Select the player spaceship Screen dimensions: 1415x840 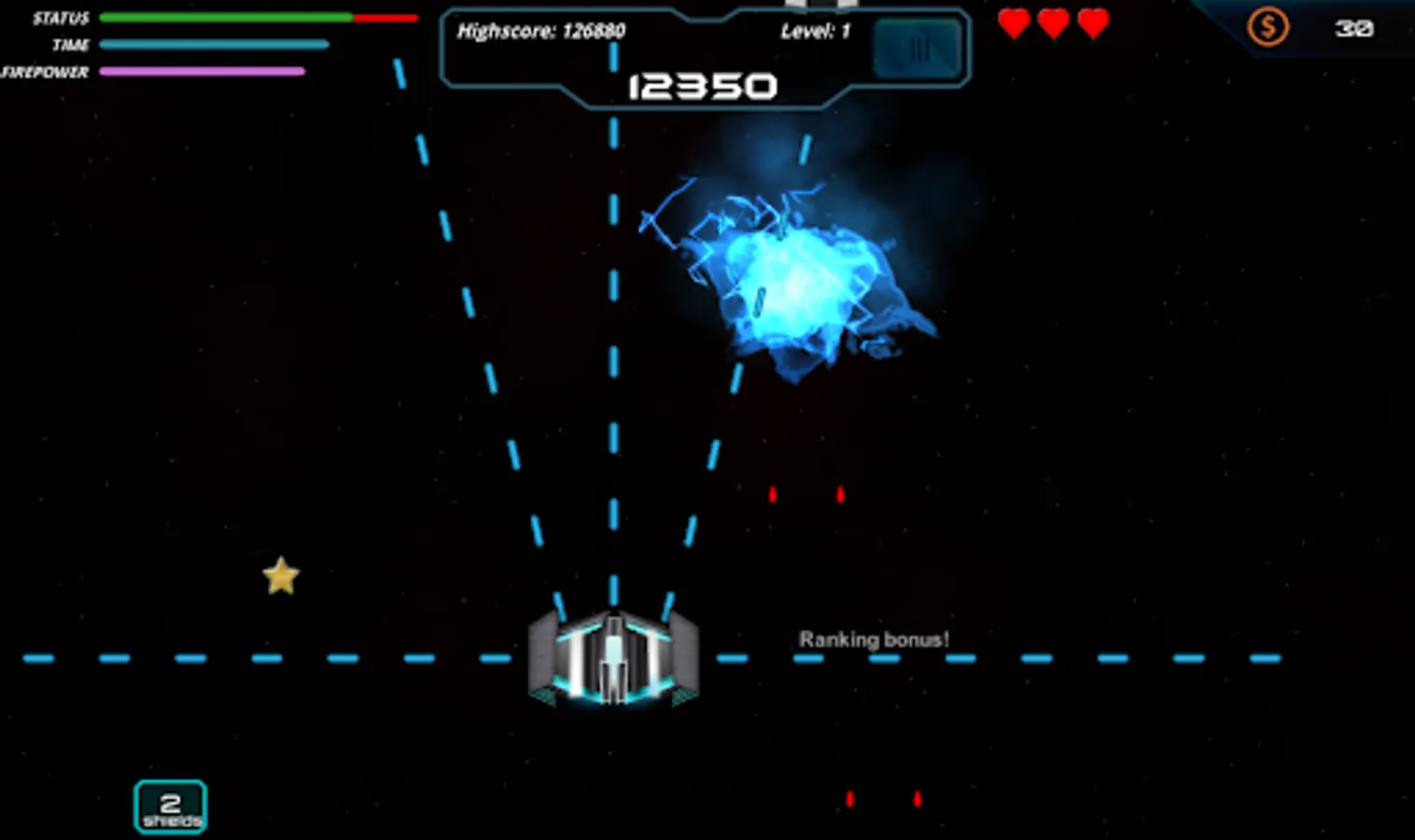point(611,663)
